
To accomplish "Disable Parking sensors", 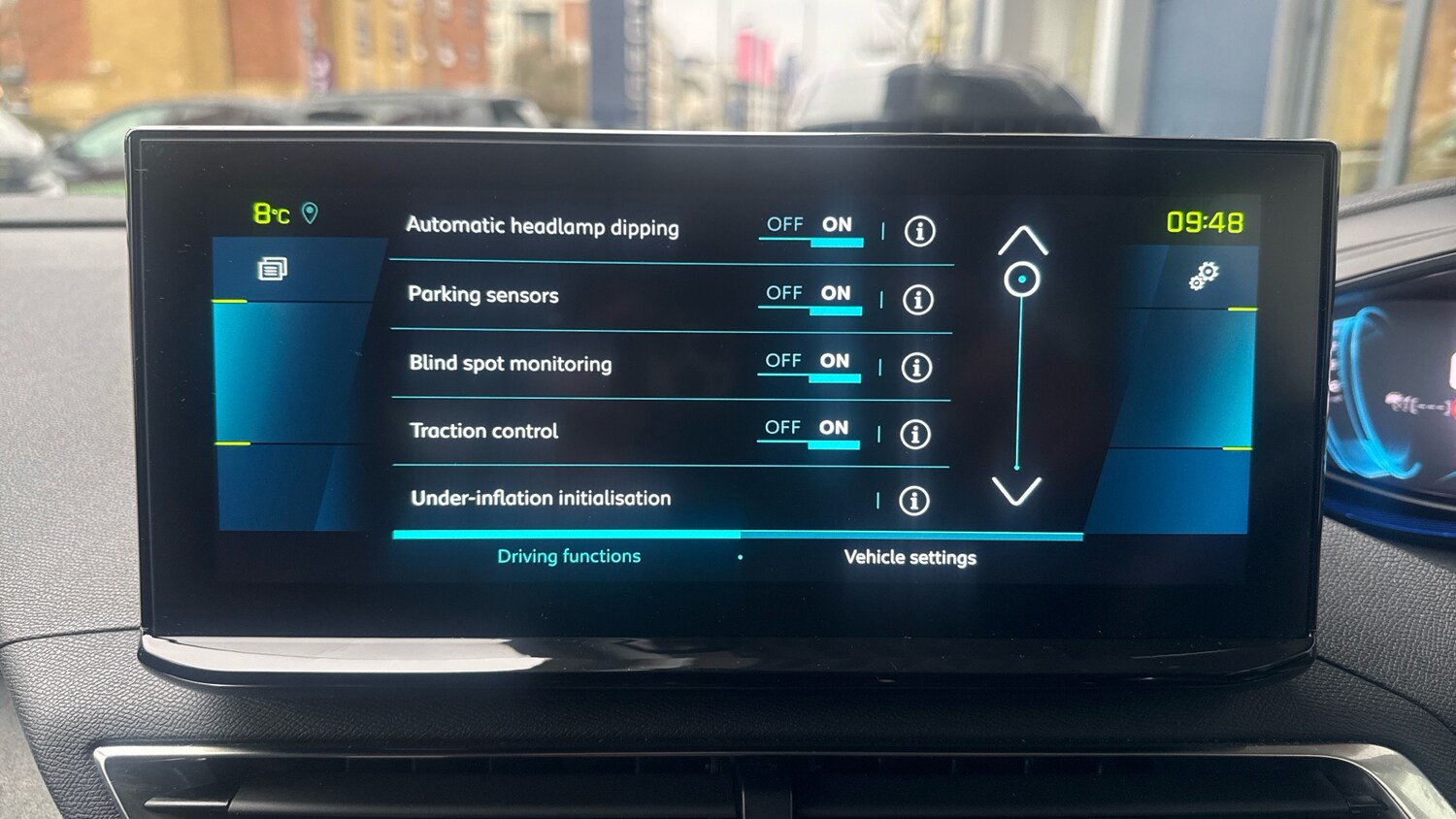I will point(784,292).
